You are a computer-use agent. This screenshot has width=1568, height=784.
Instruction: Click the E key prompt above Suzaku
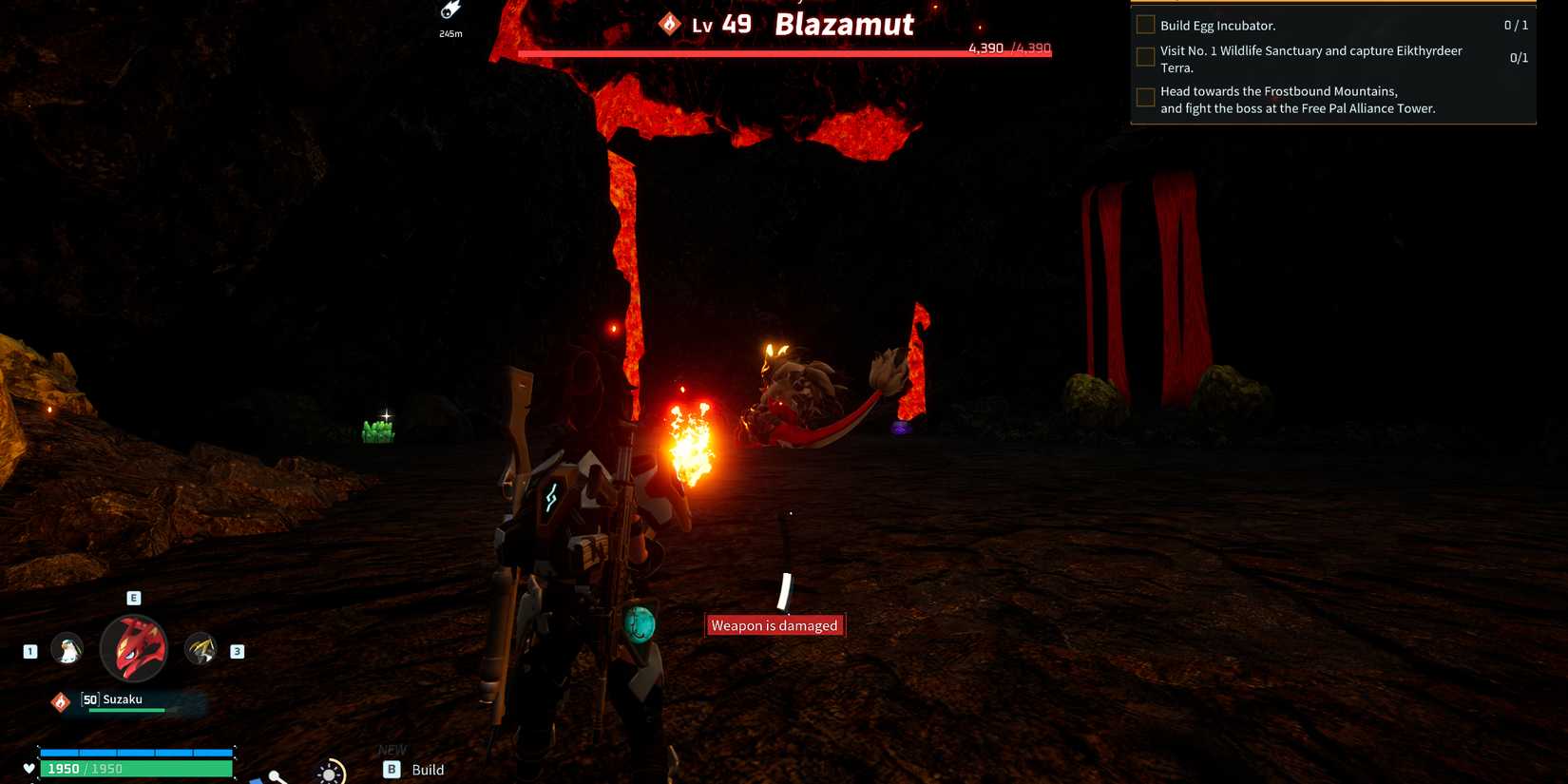click(133, 598)
